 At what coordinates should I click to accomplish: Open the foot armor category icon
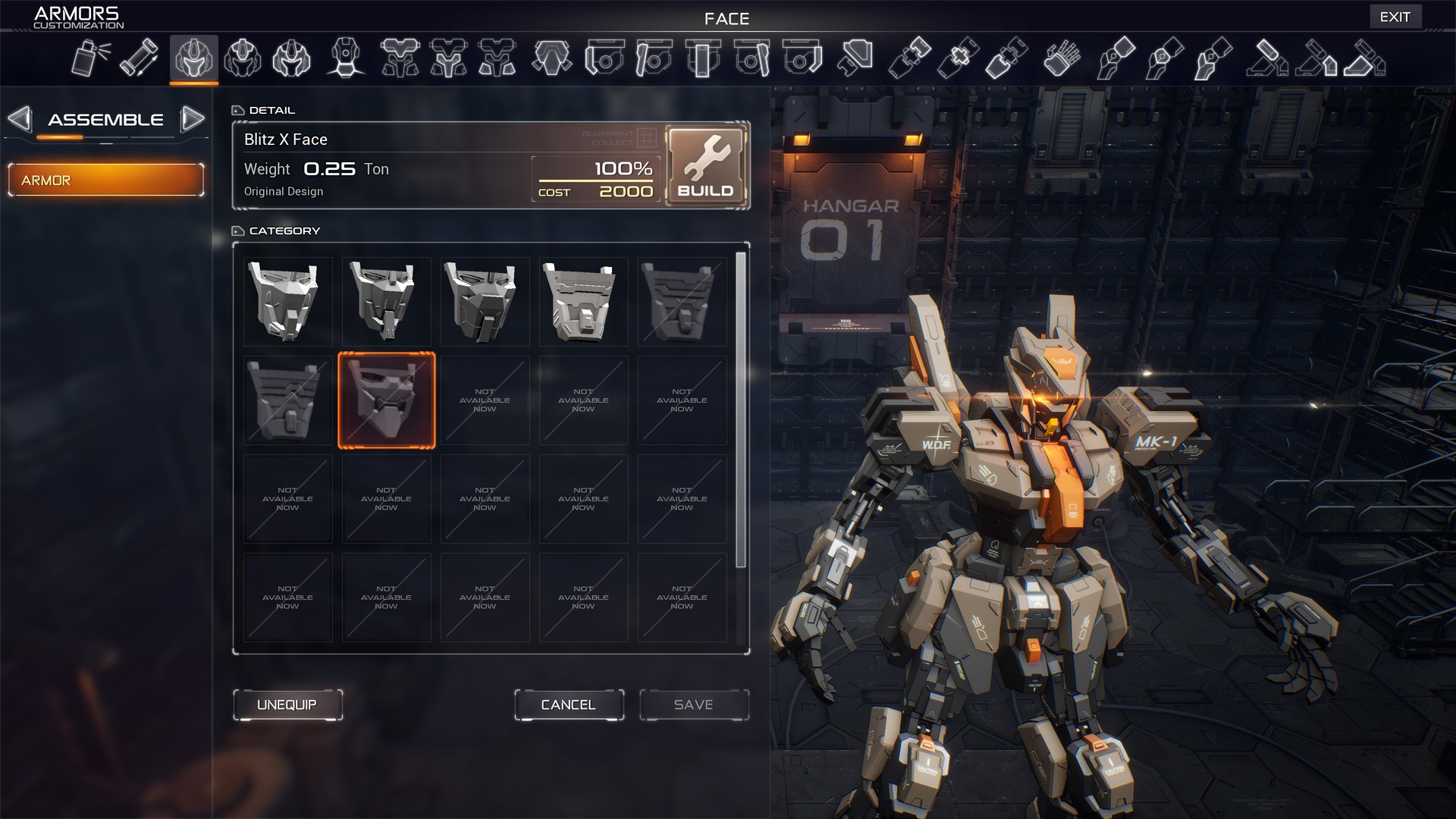tap(1270, 58)
